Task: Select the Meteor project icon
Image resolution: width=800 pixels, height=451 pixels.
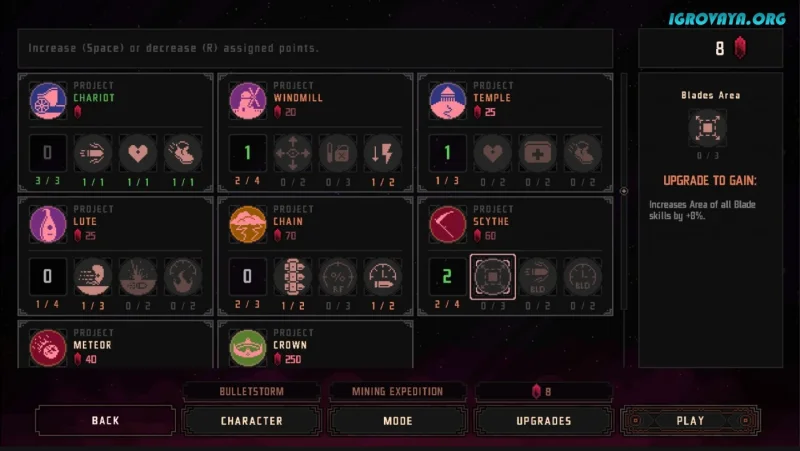Action: click(48, 347)
